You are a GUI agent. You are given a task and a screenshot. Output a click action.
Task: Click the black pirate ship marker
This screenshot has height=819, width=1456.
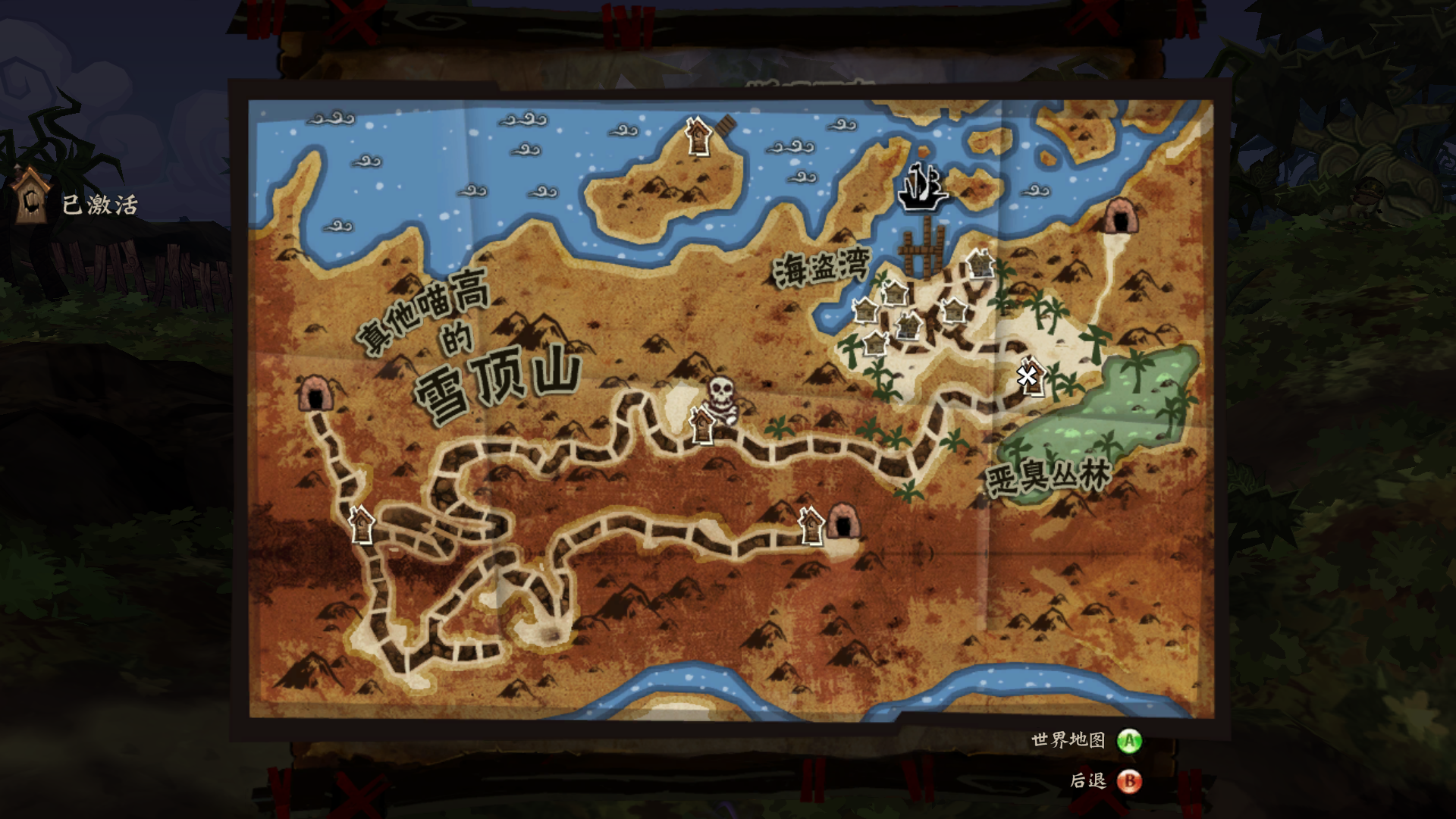click(x=922, y=187)
